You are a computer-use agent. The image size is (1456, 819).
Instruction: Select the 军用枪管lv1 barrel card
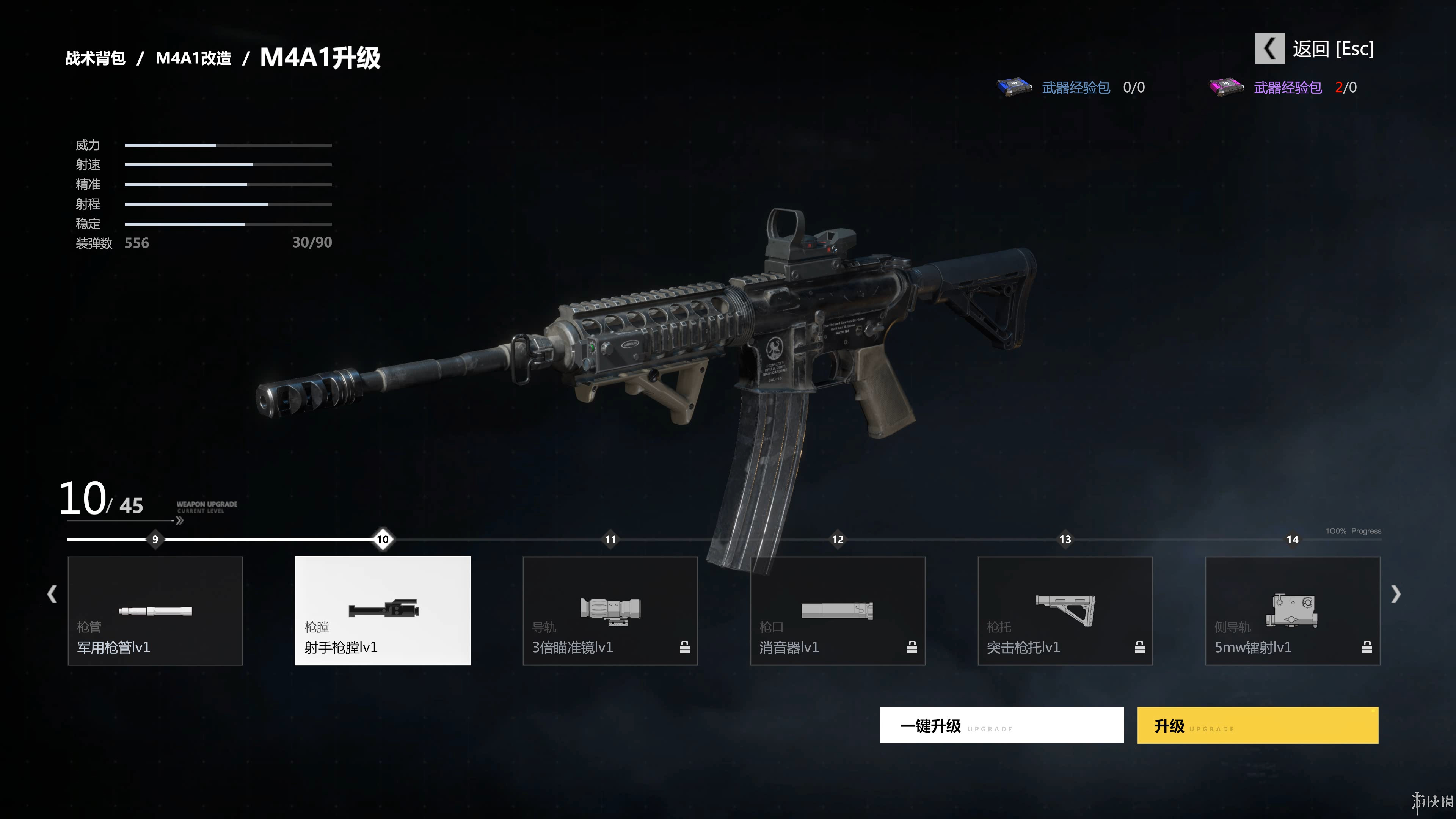(x=155, y=610)
